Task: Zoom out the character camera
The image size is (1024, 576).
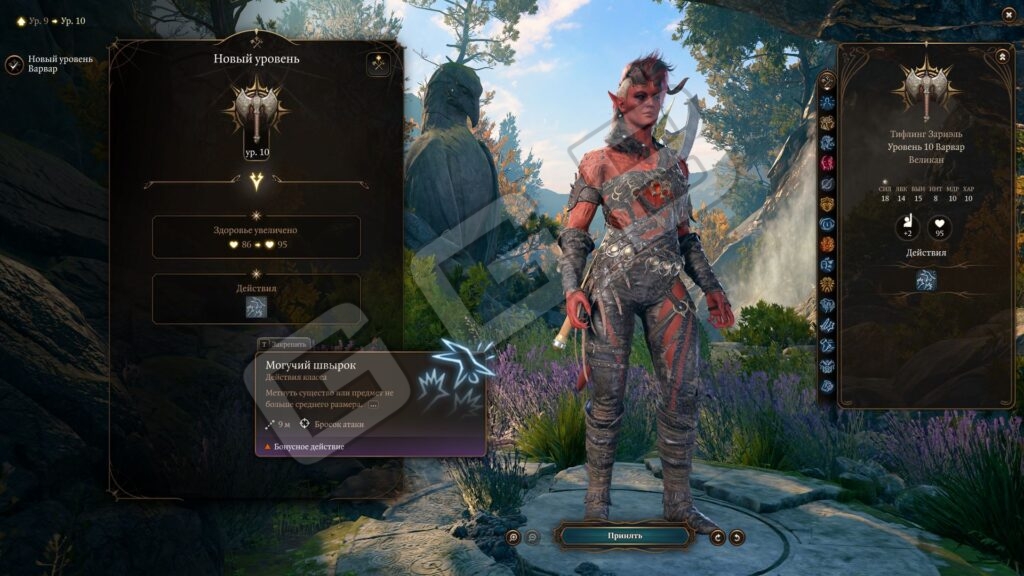Action: 532,537
